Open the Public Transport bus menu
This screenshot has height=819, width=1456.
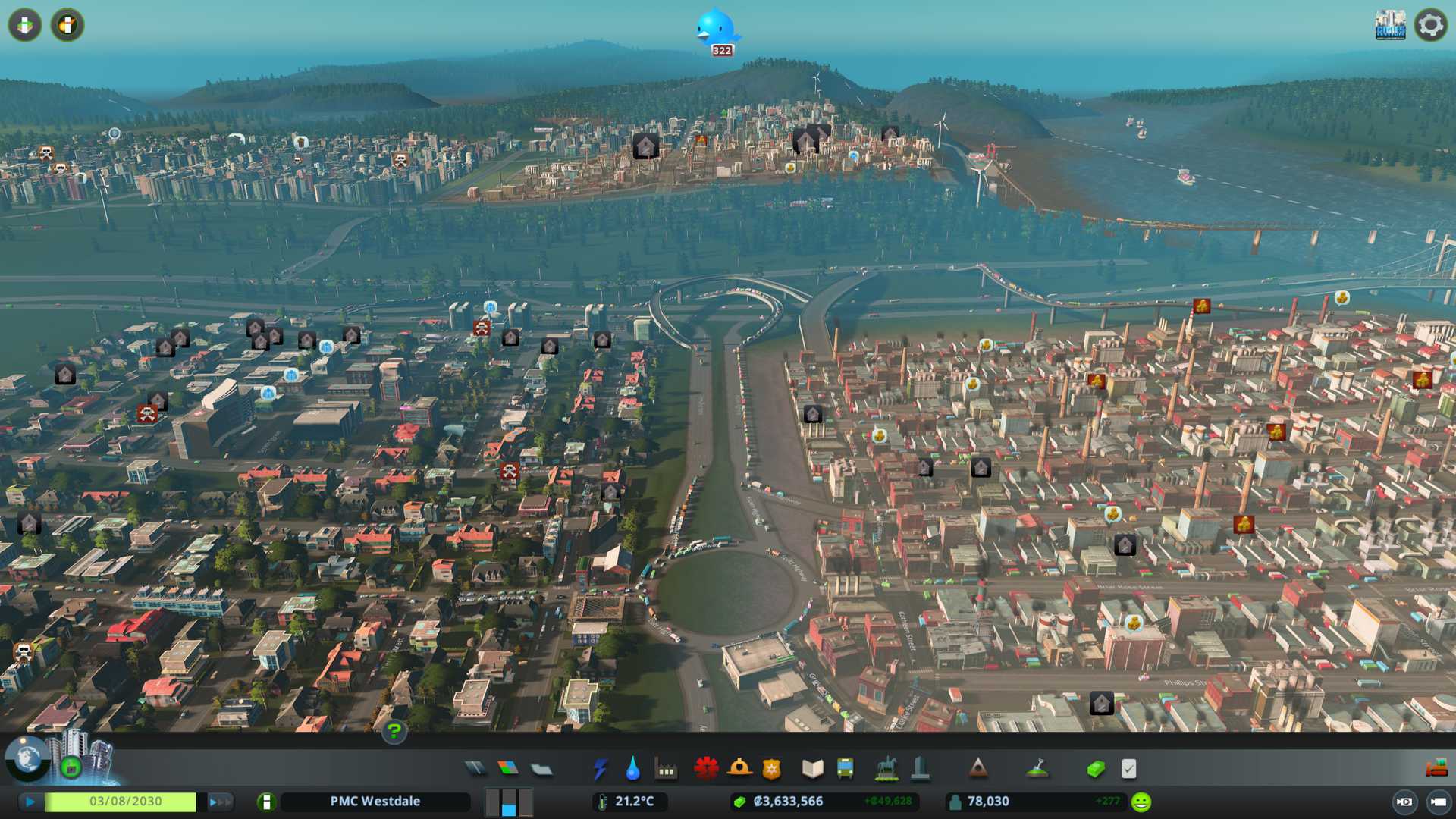tap(845, 769)
